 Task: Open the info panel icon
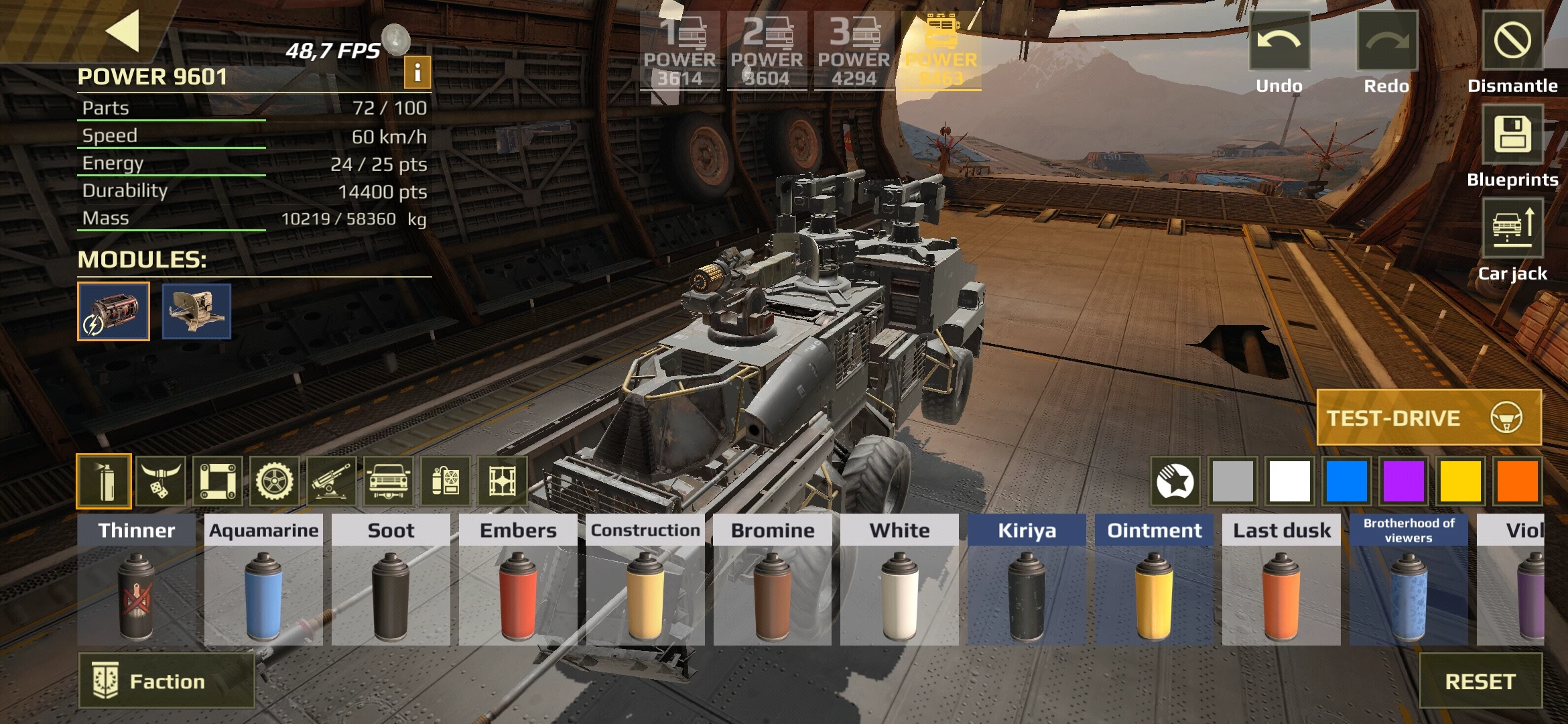[x=417, y=72]
